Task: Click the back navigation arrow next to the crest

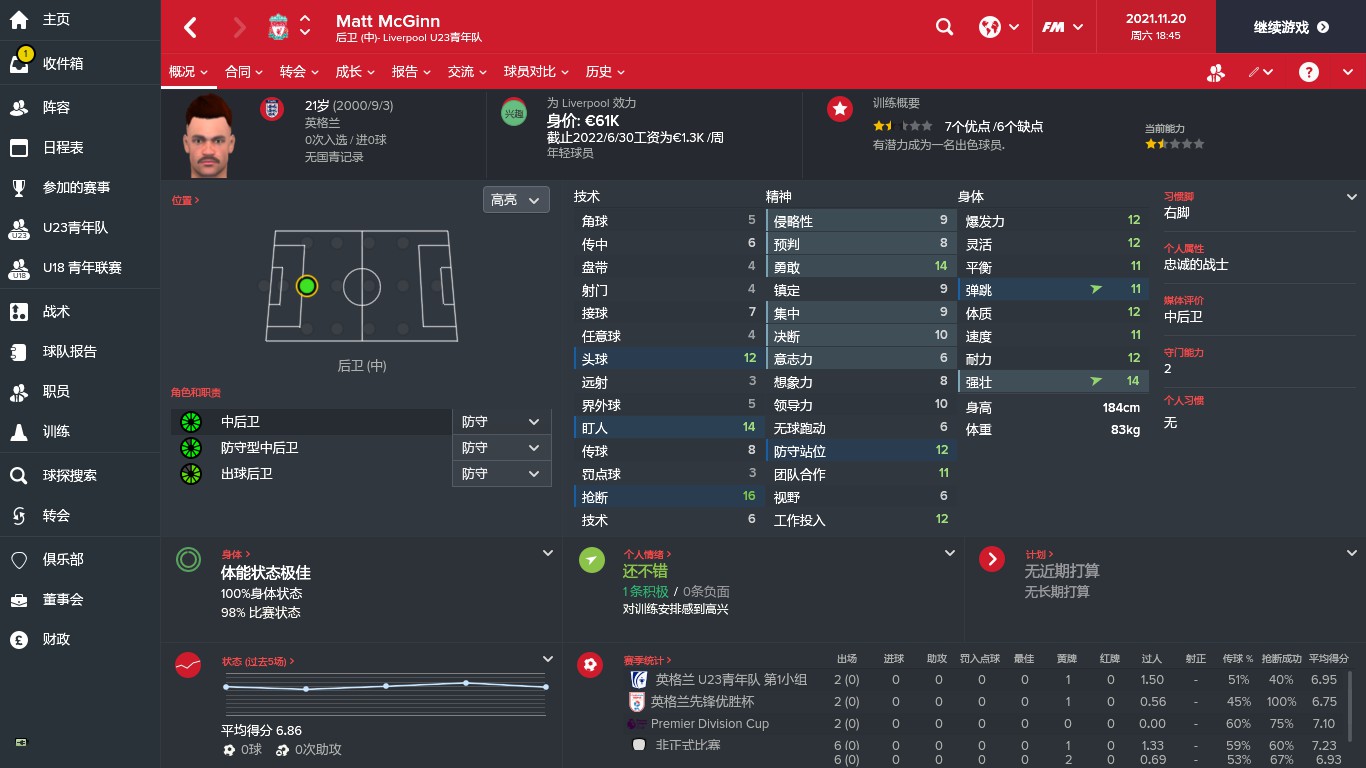Action: tap(190, 26)
